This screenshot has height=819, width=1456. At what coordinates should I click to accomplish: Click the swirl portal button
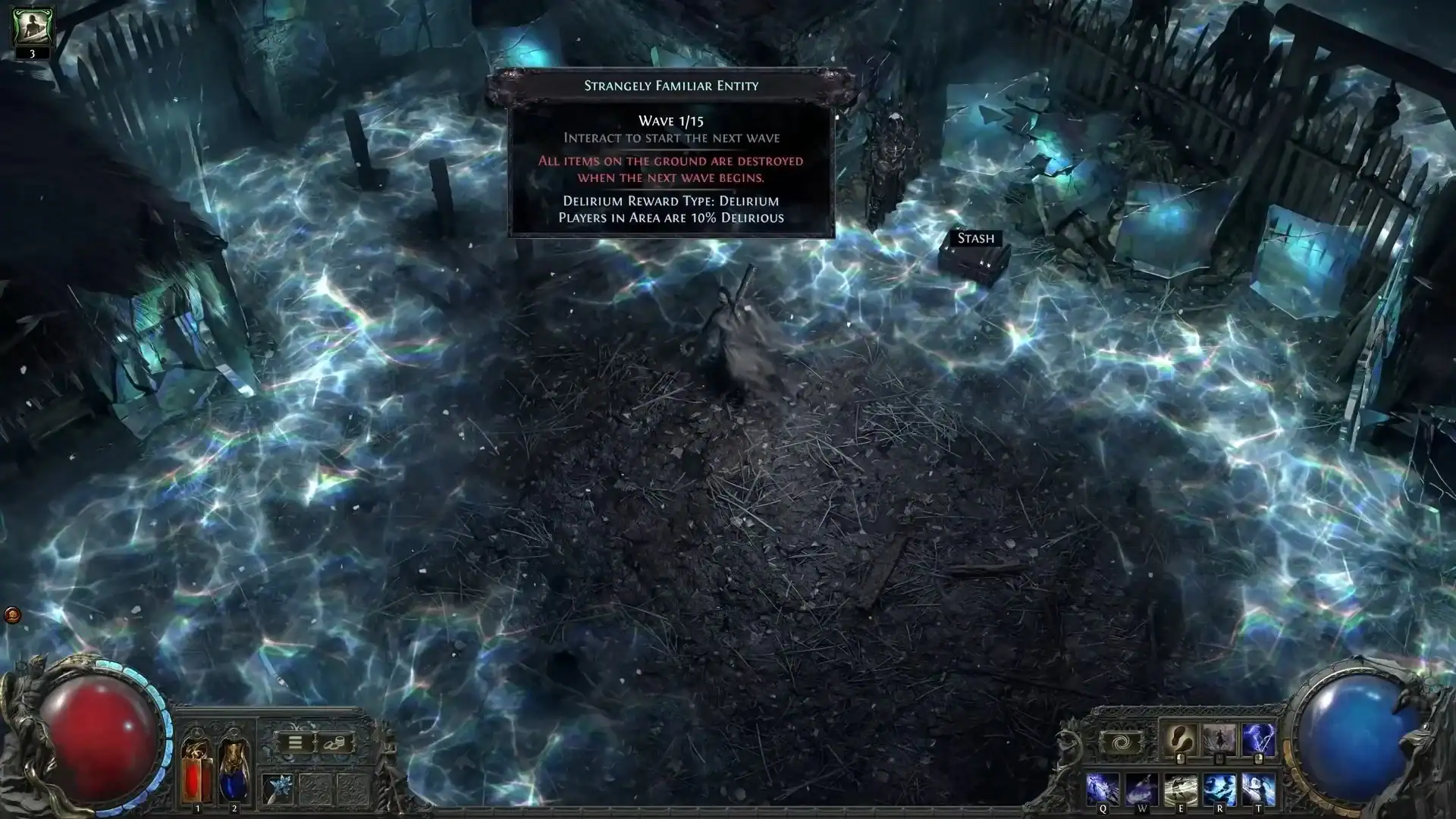(x=1122, y=743)
